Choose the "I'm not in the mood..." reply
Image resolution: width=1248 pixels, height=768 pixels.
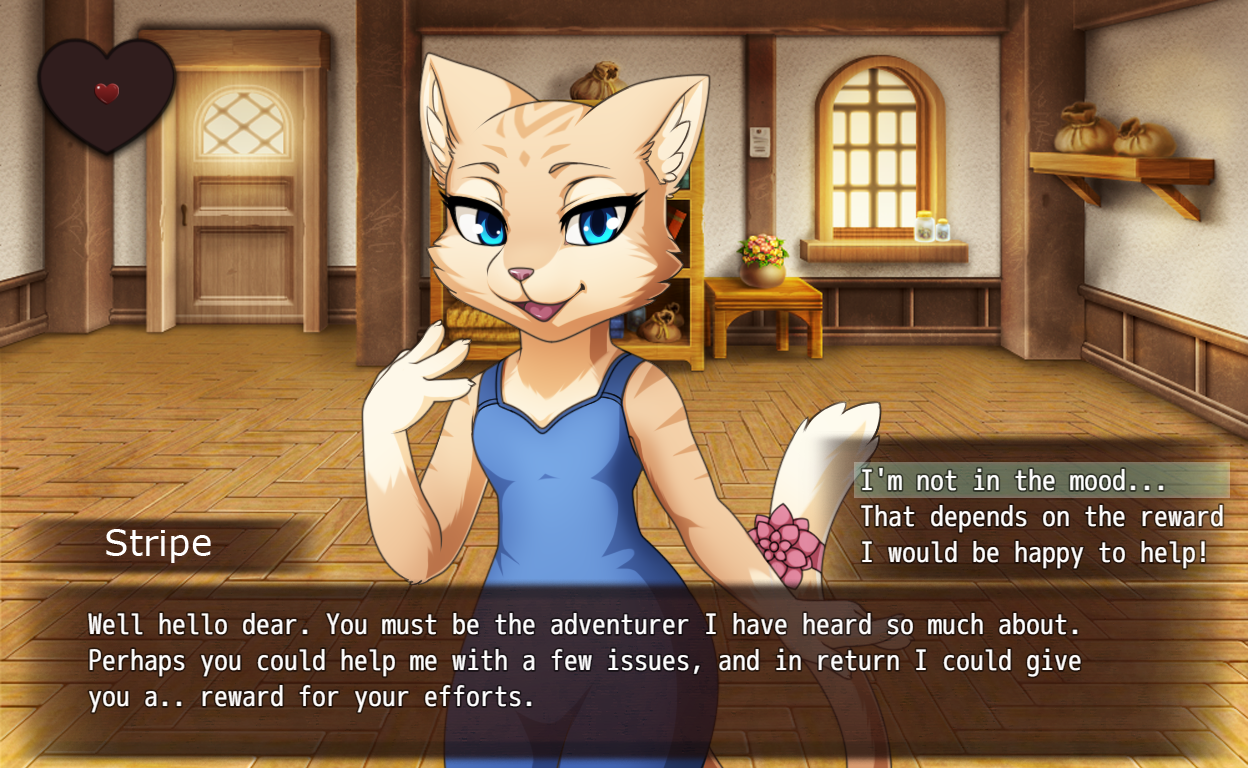pyautogui.click(x=1013, y=481)
